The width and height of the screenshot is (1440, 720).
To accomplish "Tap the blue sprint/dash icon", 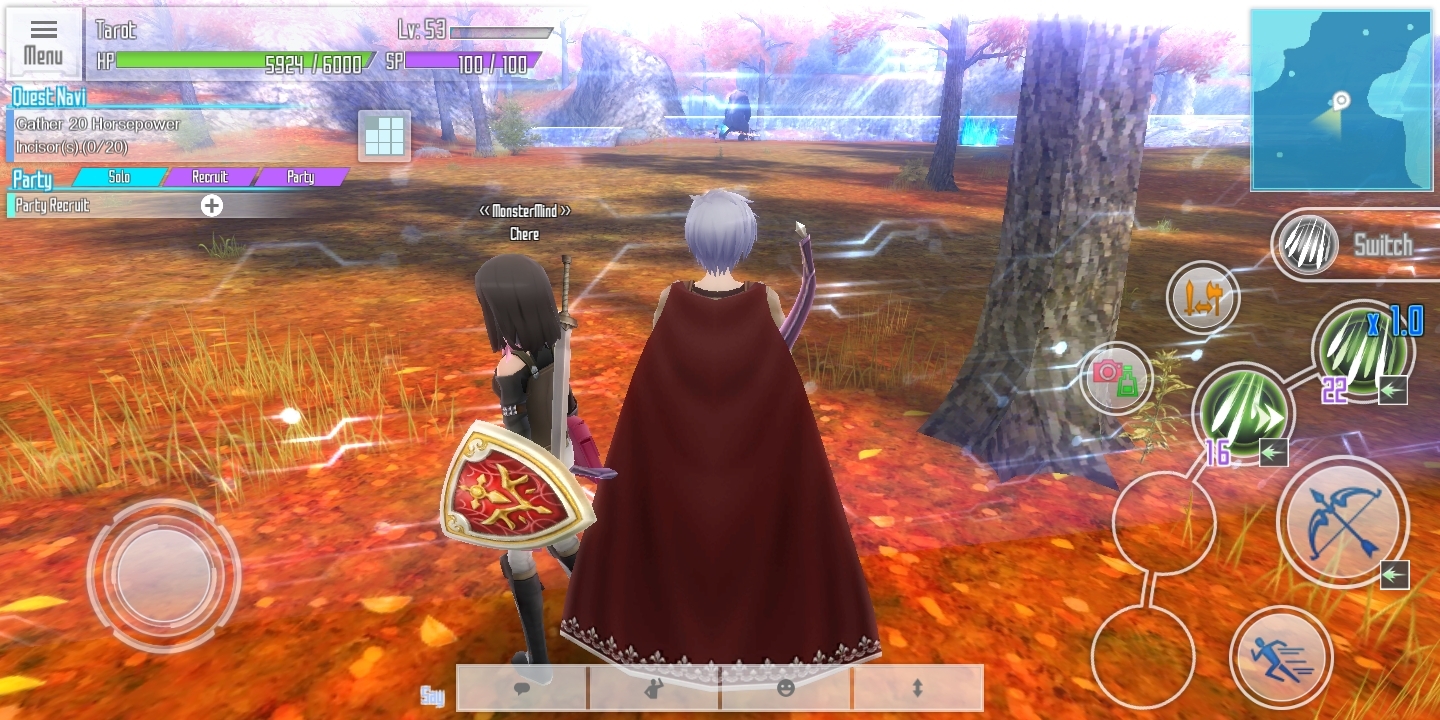I will click(1283, 657).
